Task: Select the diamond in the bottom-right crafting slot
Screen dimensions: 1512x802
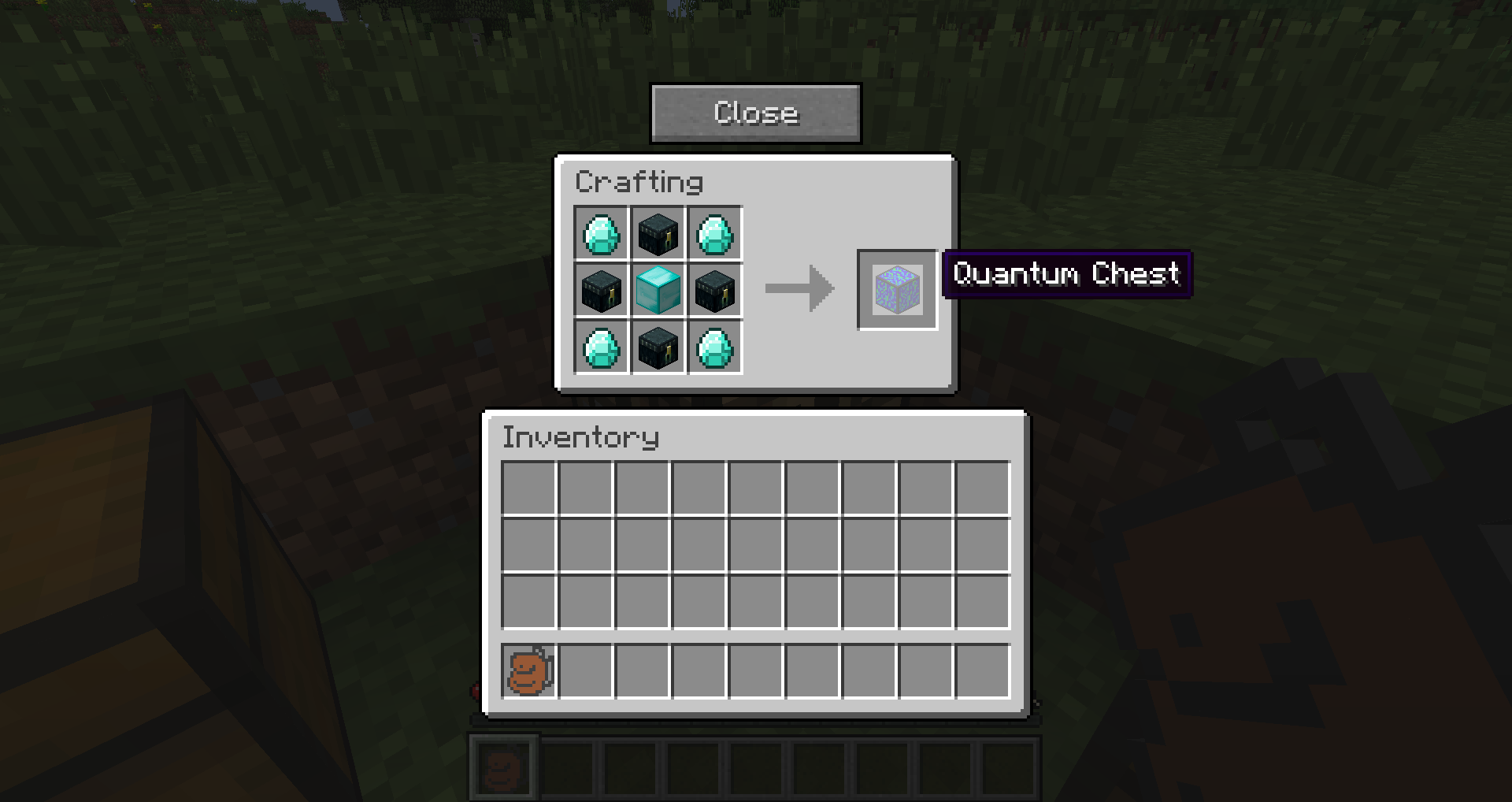Action: (x=715, y=348)
